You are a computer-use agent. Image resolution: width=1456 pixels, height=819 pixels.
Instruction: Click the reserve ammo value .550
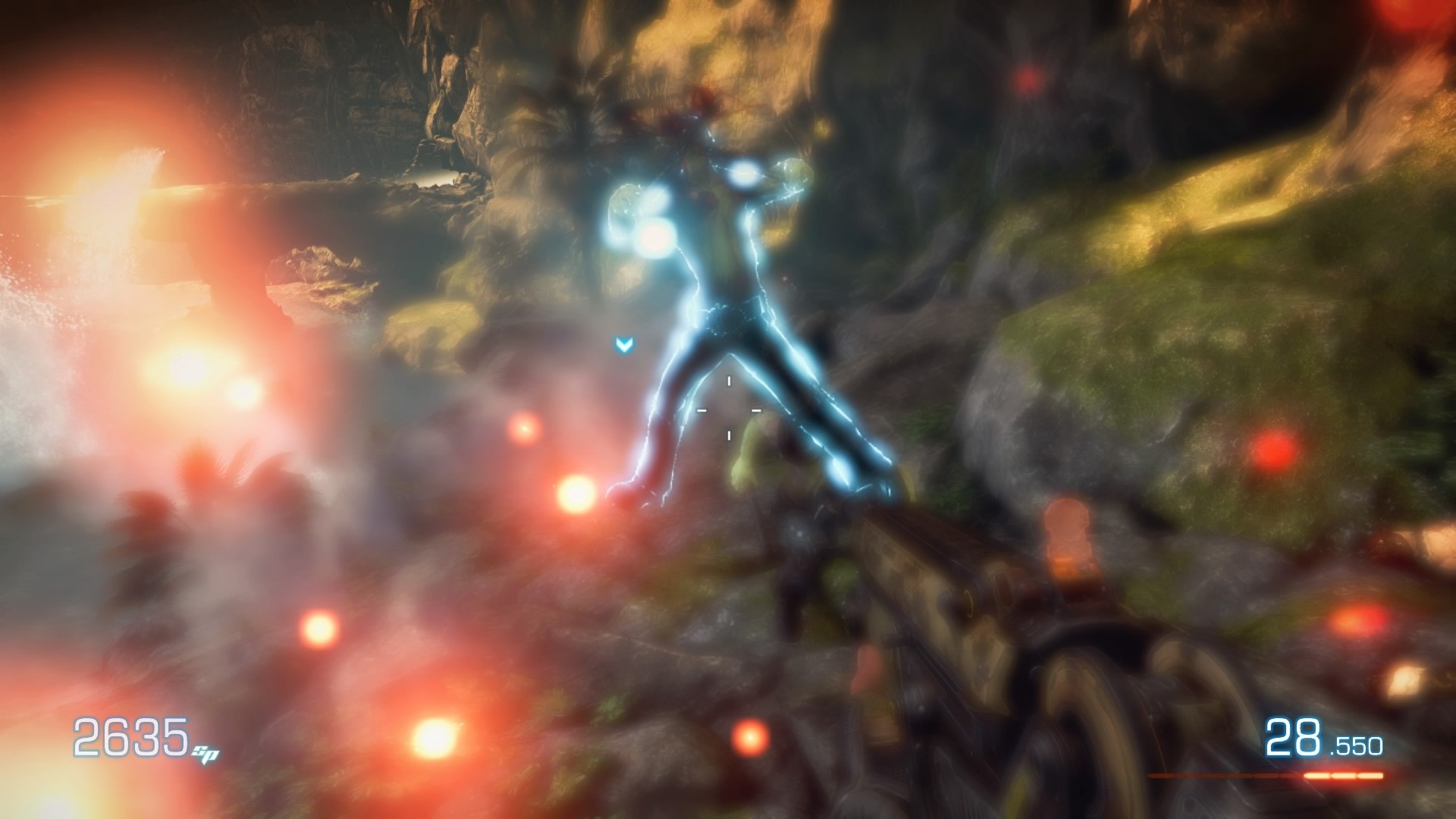1356,745
